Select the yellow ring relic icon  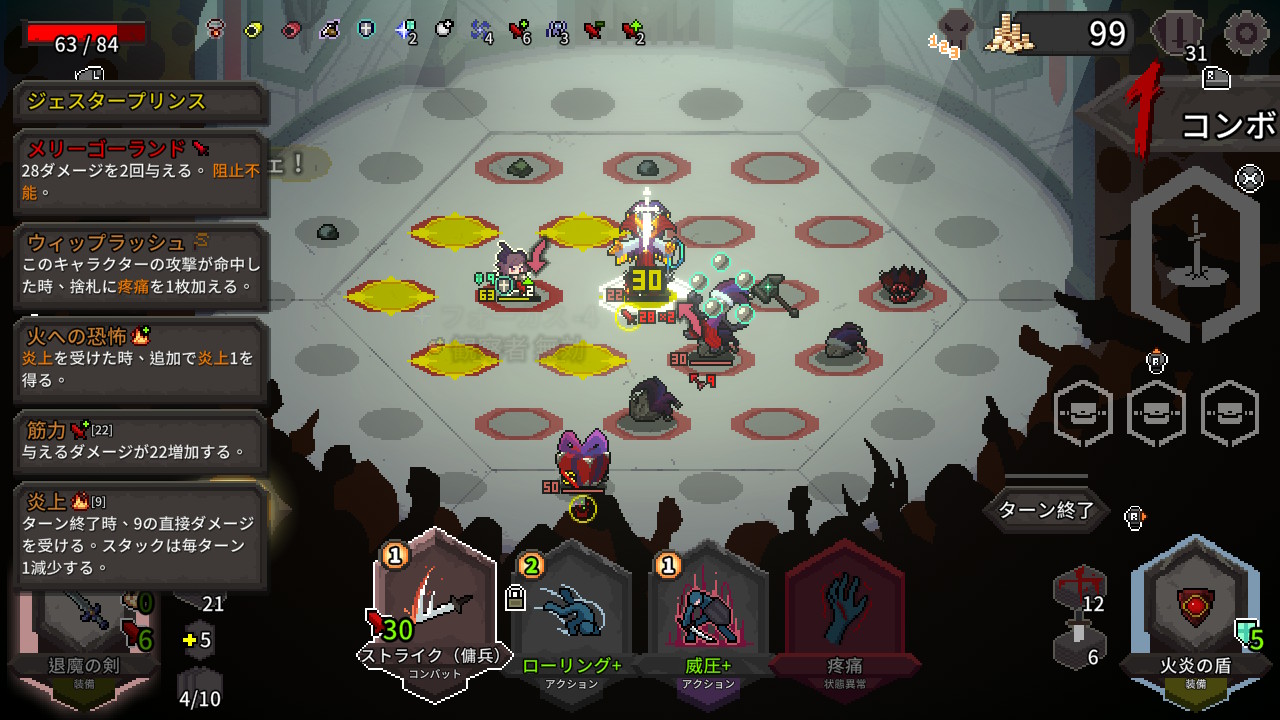pyautogui.click(x=253, y=29)
